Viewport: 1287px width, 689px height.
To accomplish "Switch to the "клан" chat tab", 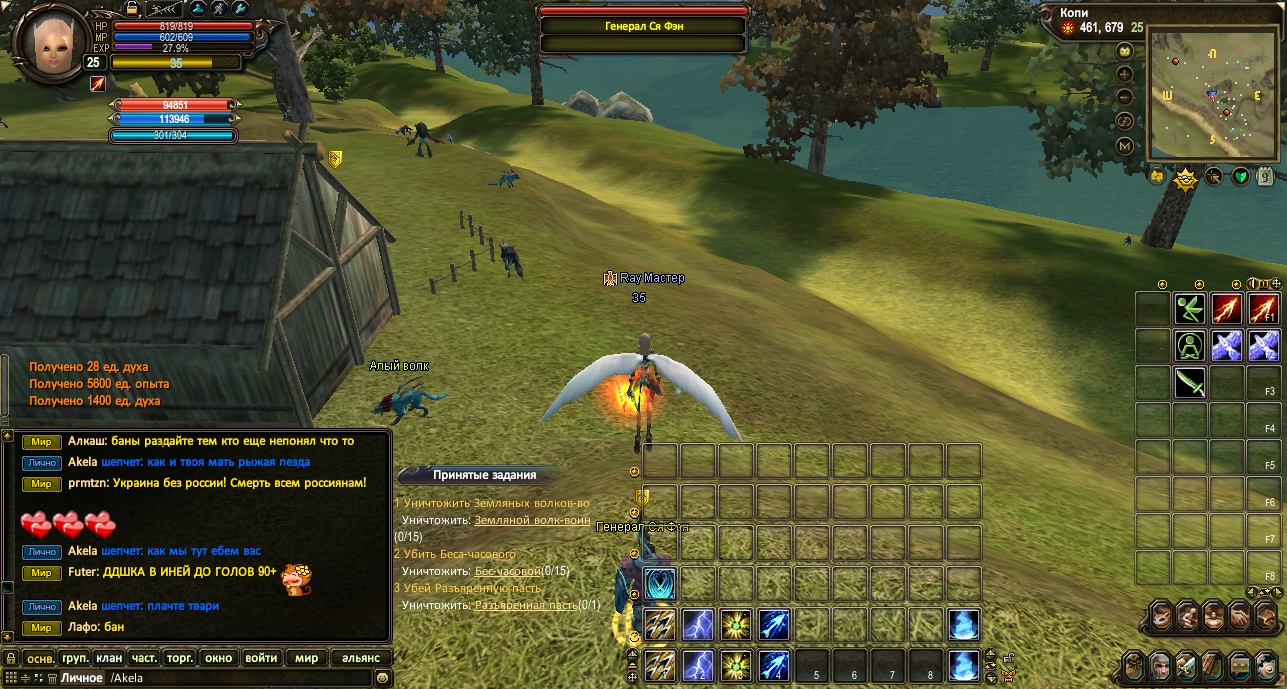I will click(110, 658).
